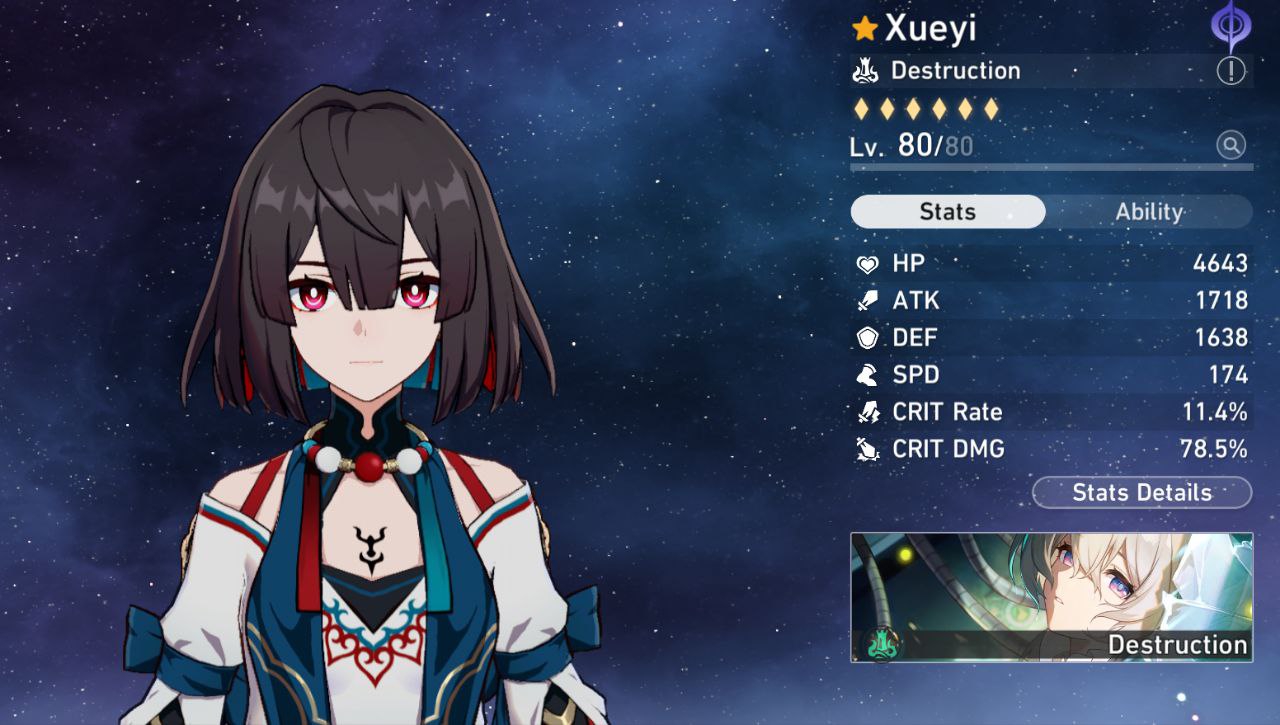Viewport: 1280px width, 725px height.
Task: Open the Stats Details panel
Action: click(x=1141, y=493)
